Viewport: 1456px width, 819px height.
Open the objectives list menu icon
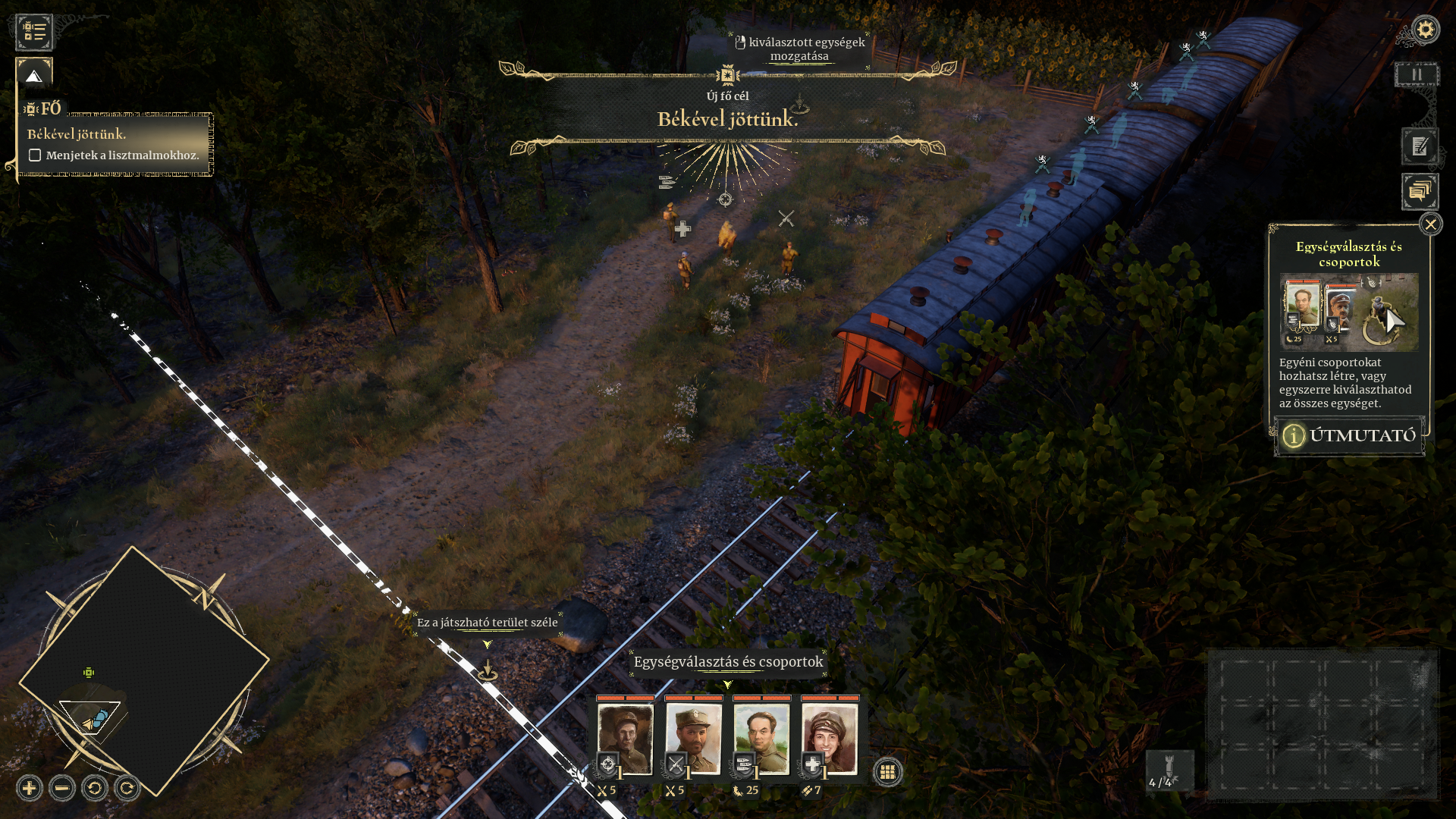coord(34,32)
